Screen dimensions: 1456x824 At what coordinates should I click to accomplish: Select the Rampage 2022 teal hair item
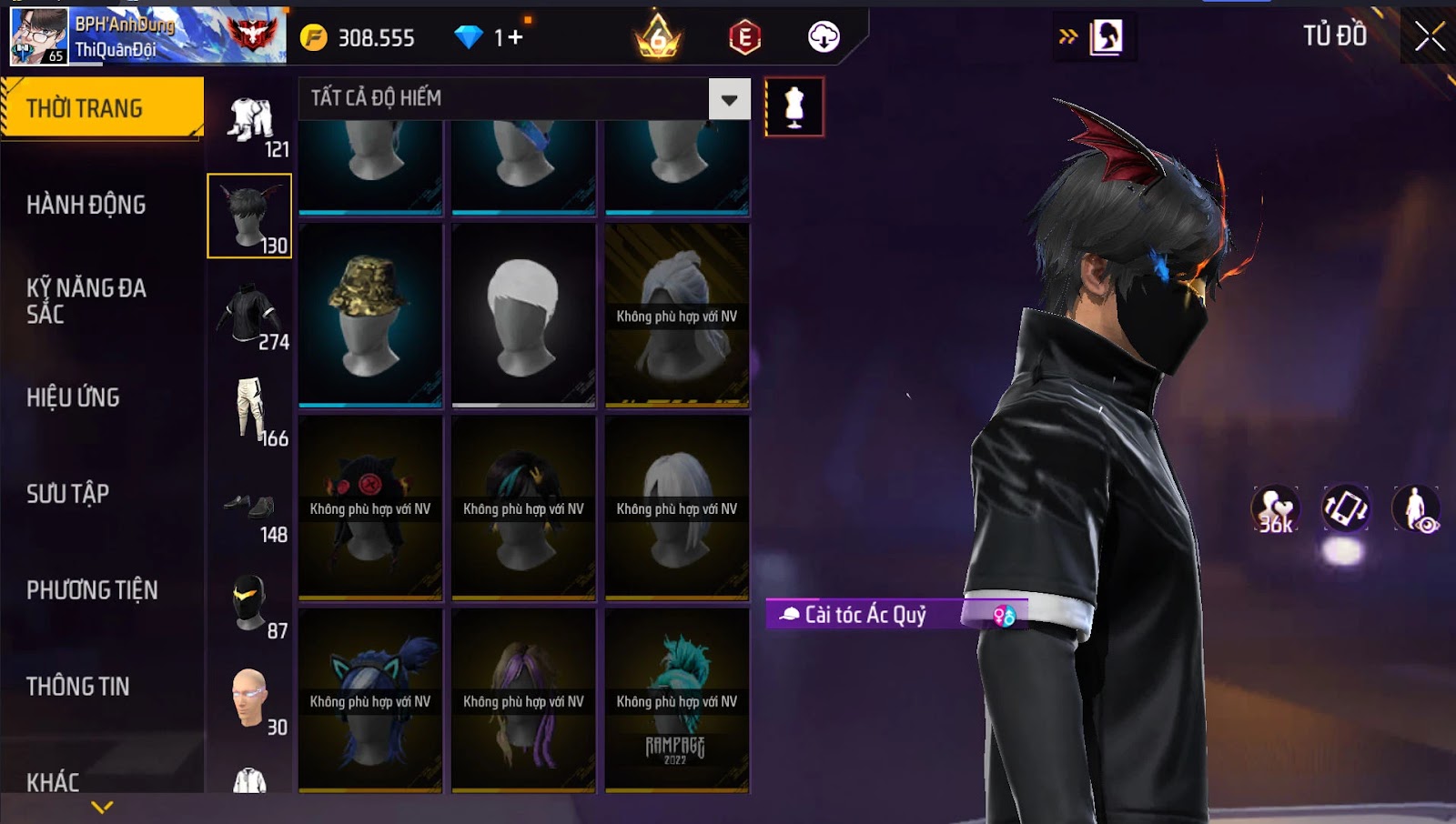click(x=677, y=699)
